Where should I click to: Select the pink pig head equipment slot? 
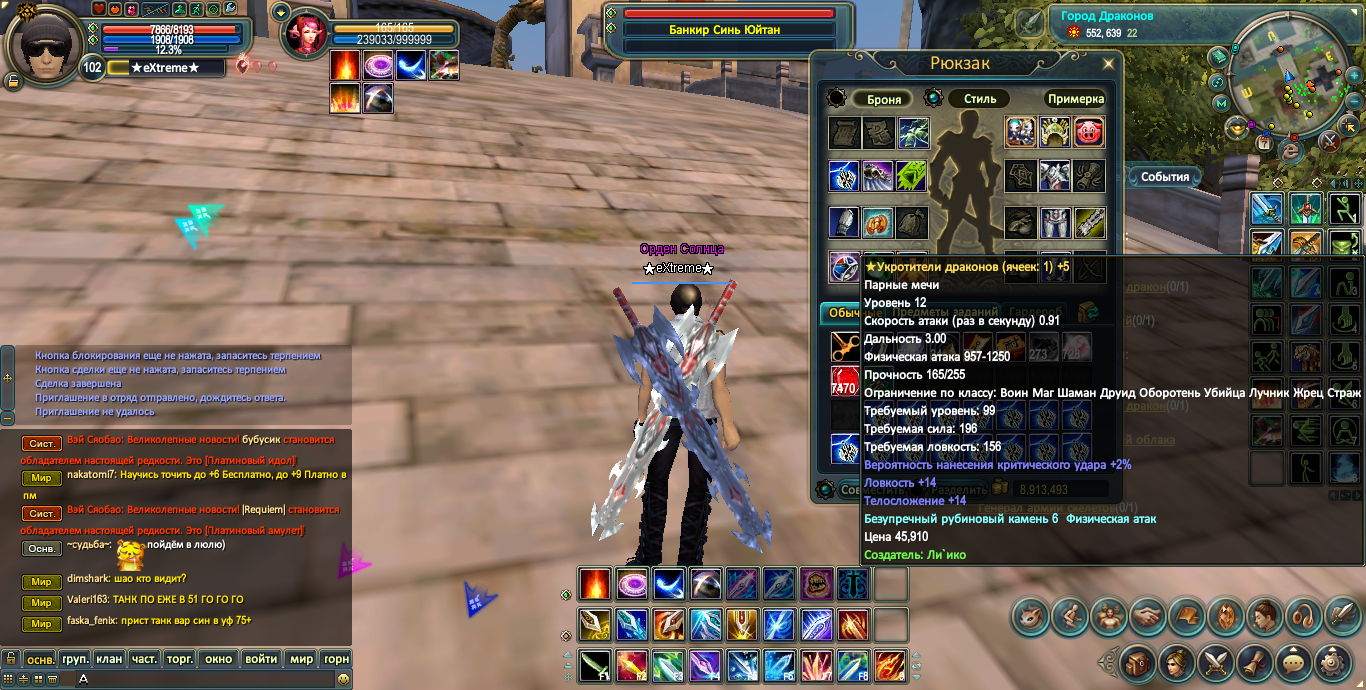click(1089, 132)
